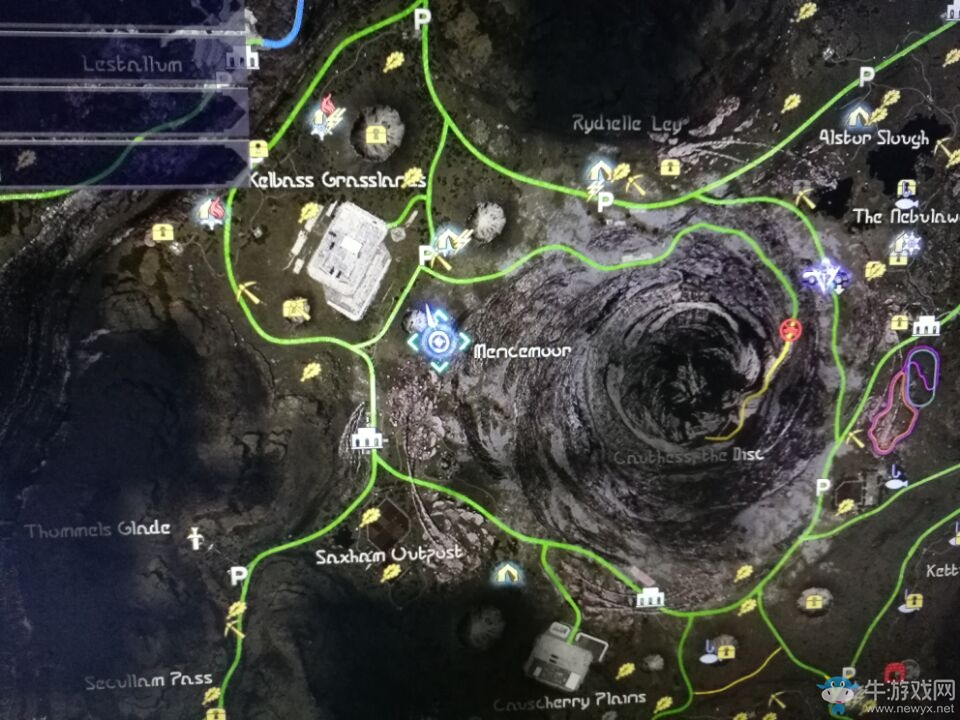The height and width of the screenshot is (720, 960).
Task: Choose the camp tent icon near Saxham Outpost
Action: pos(507,573)
